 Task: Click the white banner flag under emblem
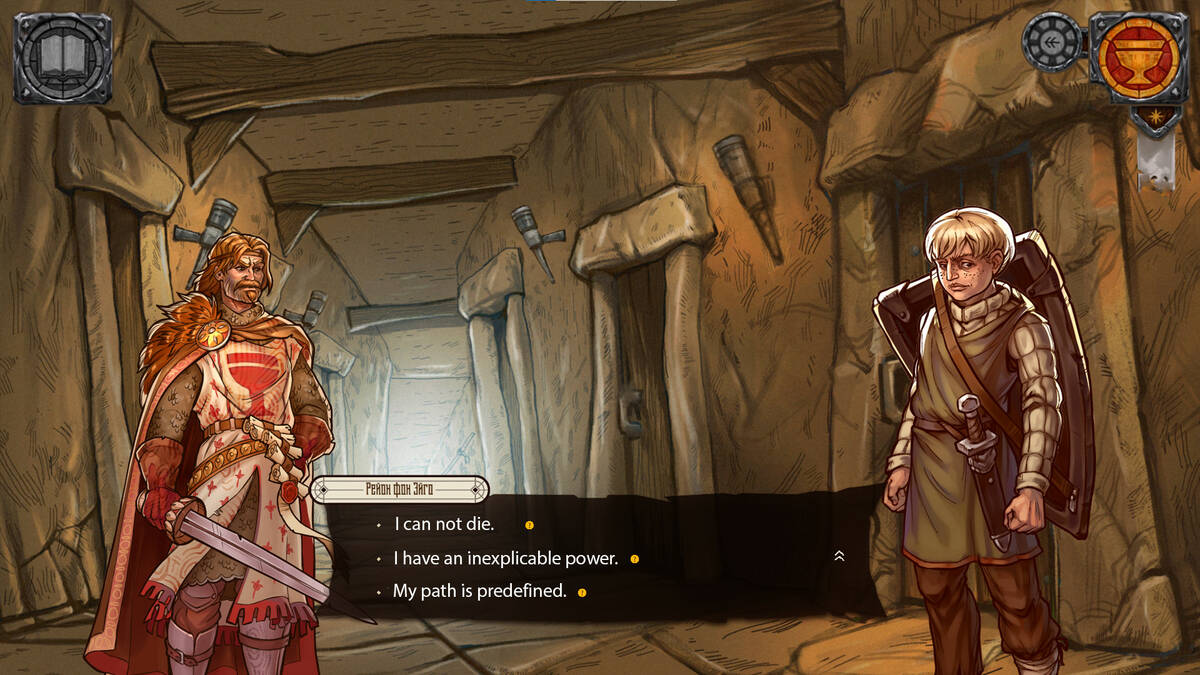[x=1155, y=160]
